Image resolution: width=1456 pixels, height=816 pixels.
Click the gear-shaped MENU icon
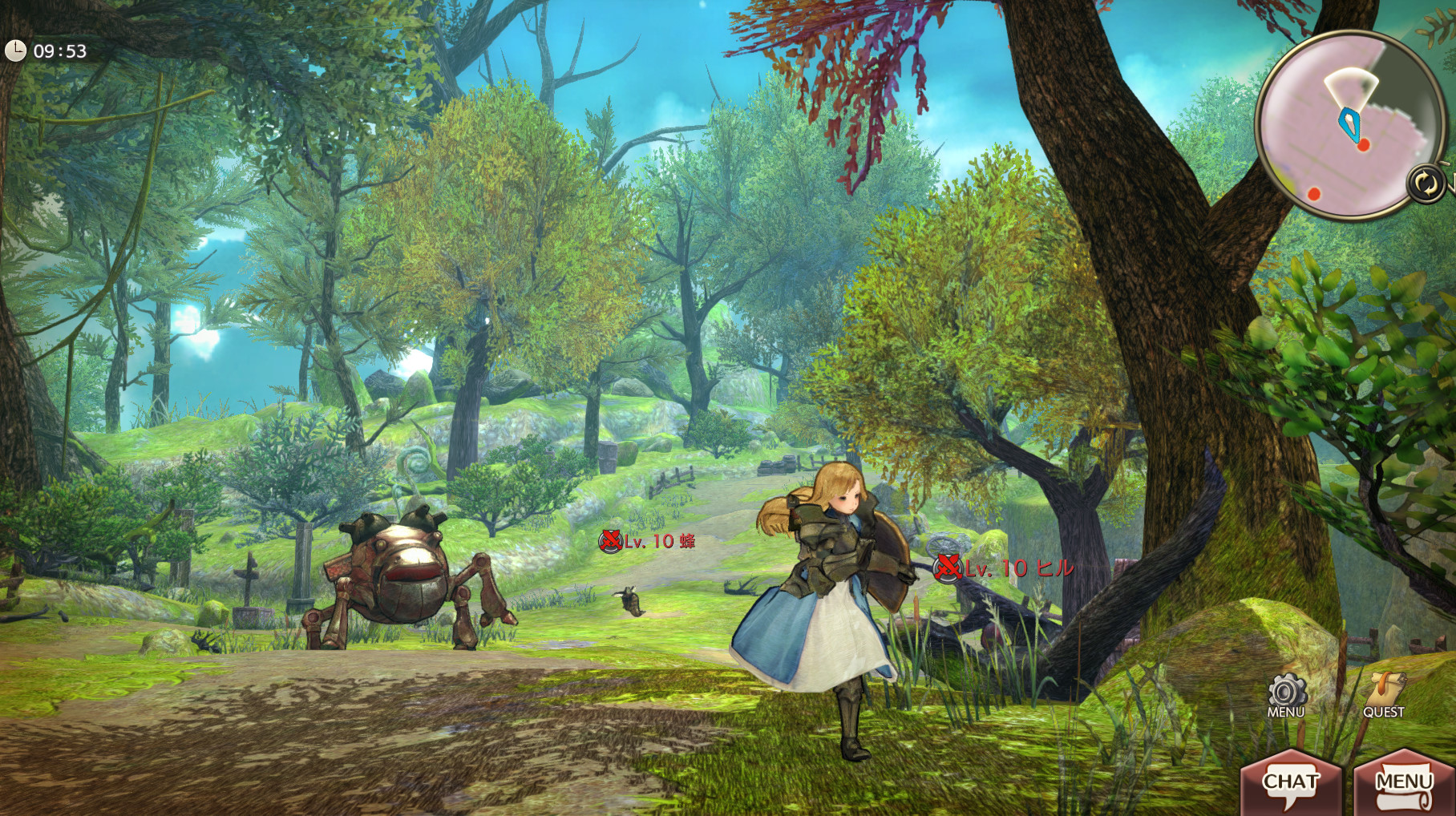[x=1286, y=694]
